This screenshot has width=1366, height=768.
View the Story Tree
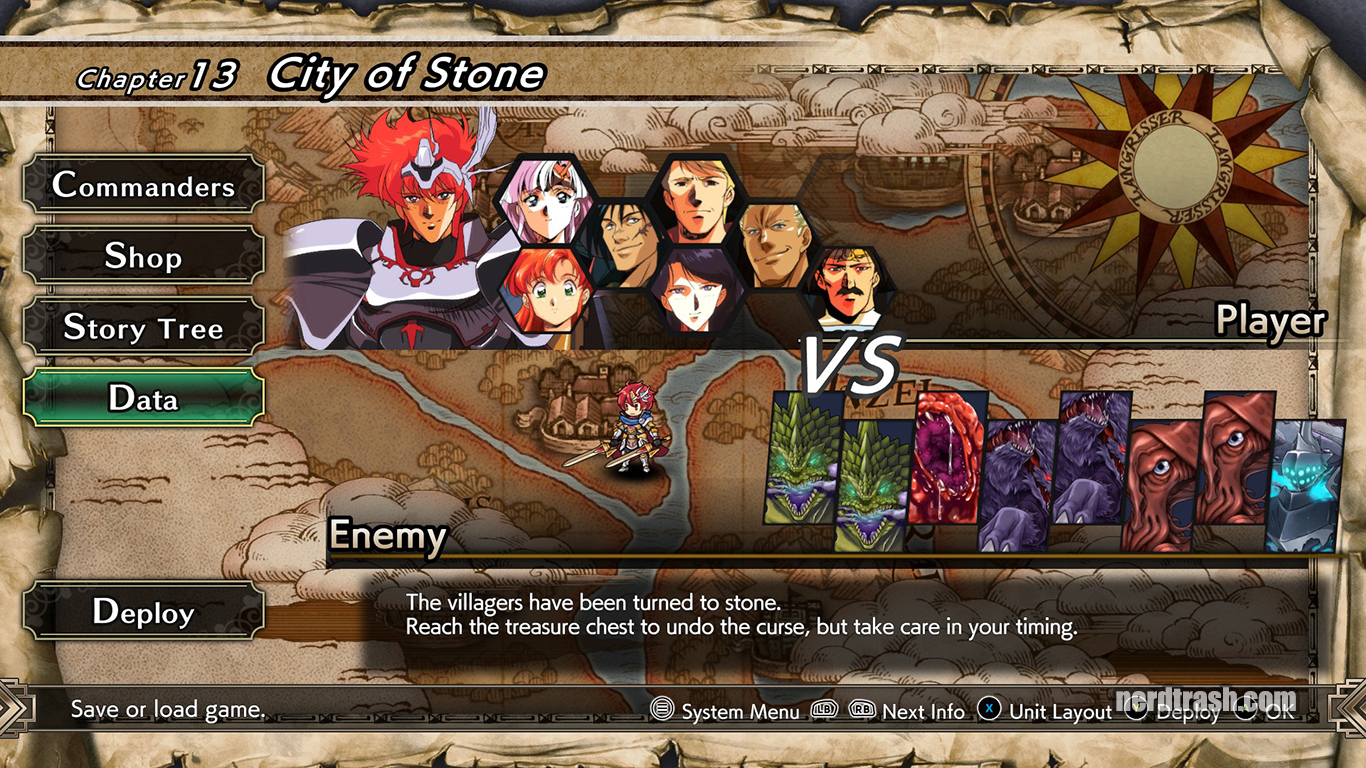click(143, 328)
